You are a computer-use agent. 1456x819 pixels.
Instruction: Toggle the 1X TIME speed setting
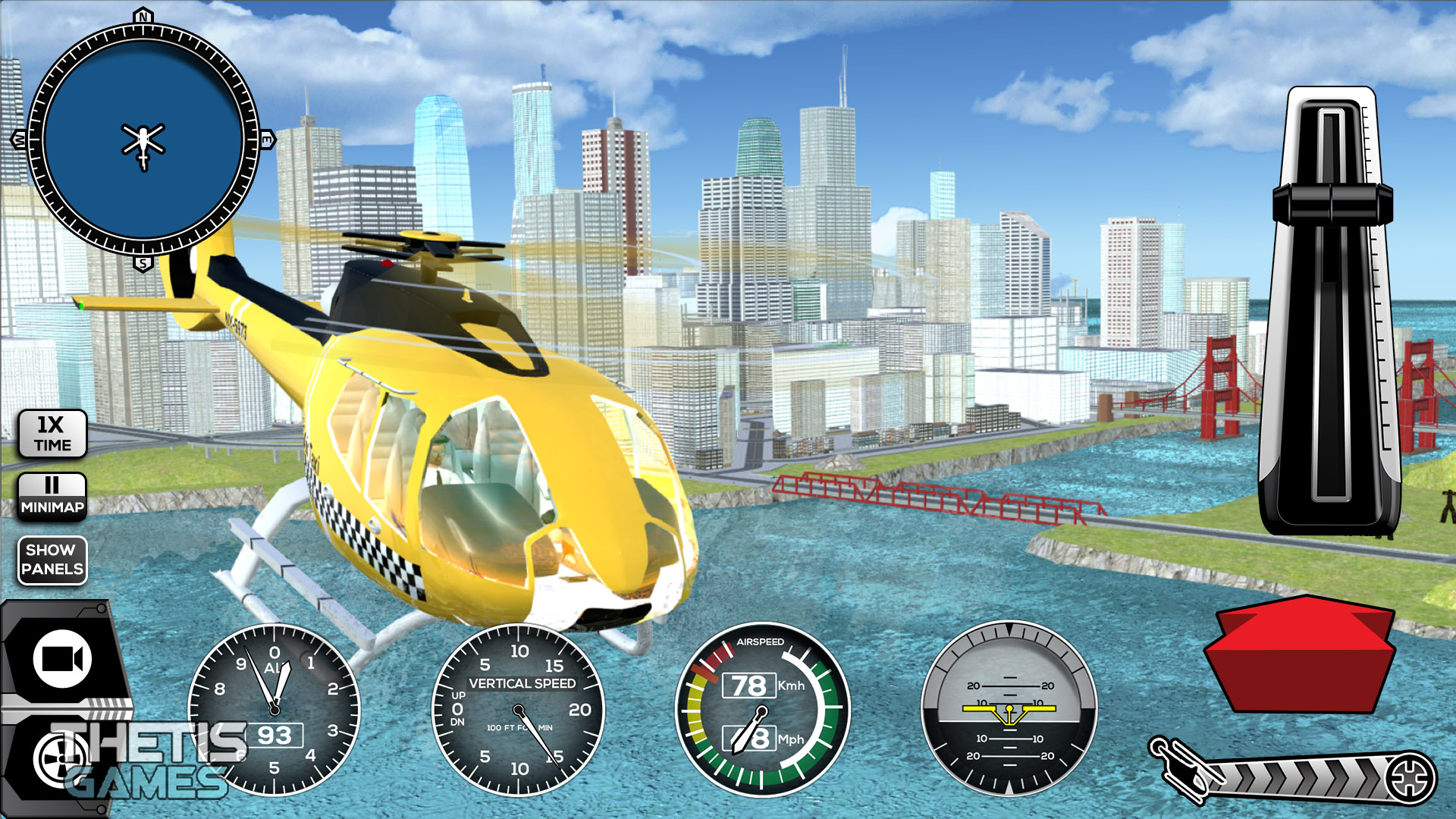[52, 434]
